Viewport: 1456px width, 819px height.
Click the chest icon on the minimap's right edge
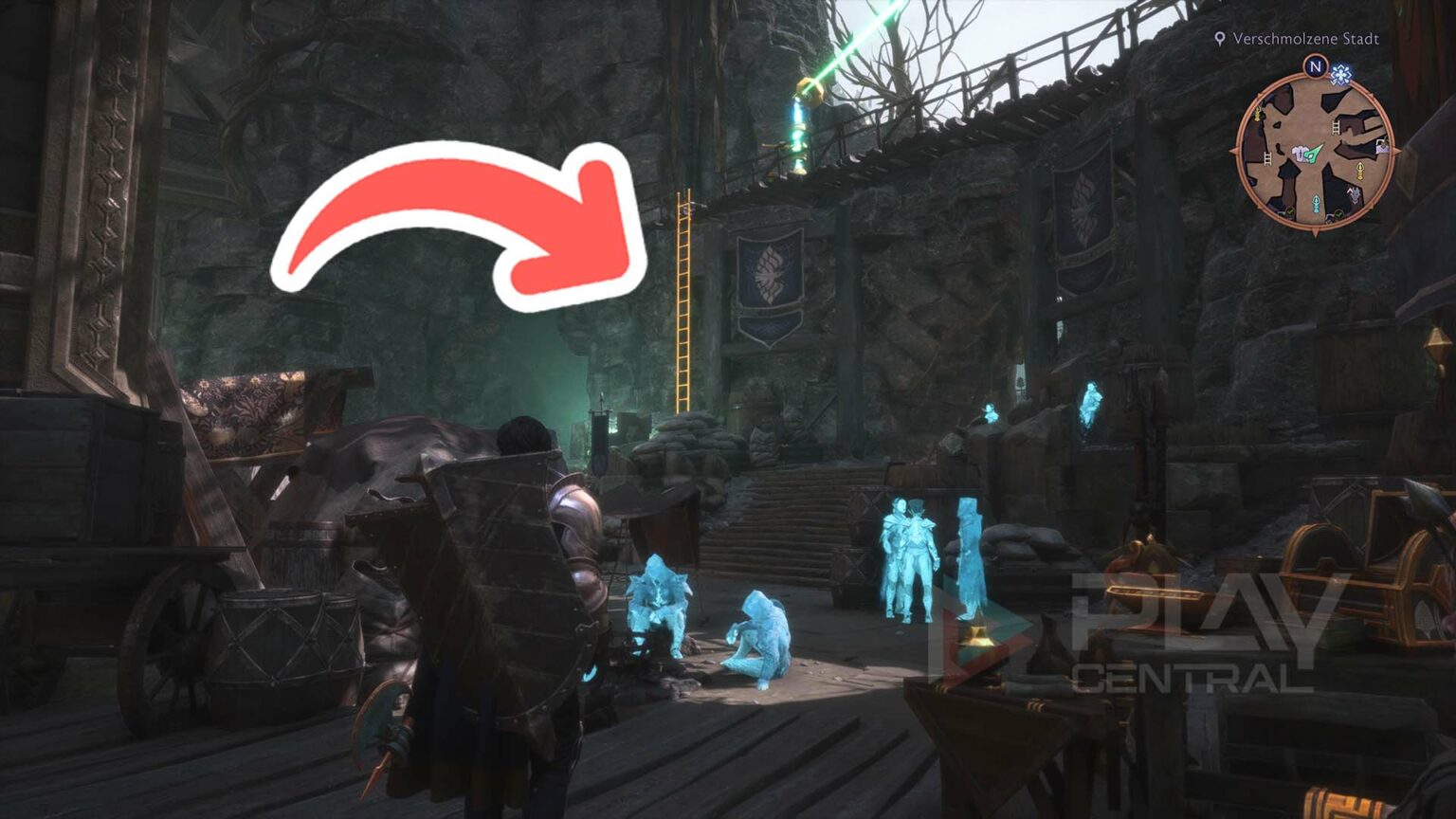point(1381,146)
